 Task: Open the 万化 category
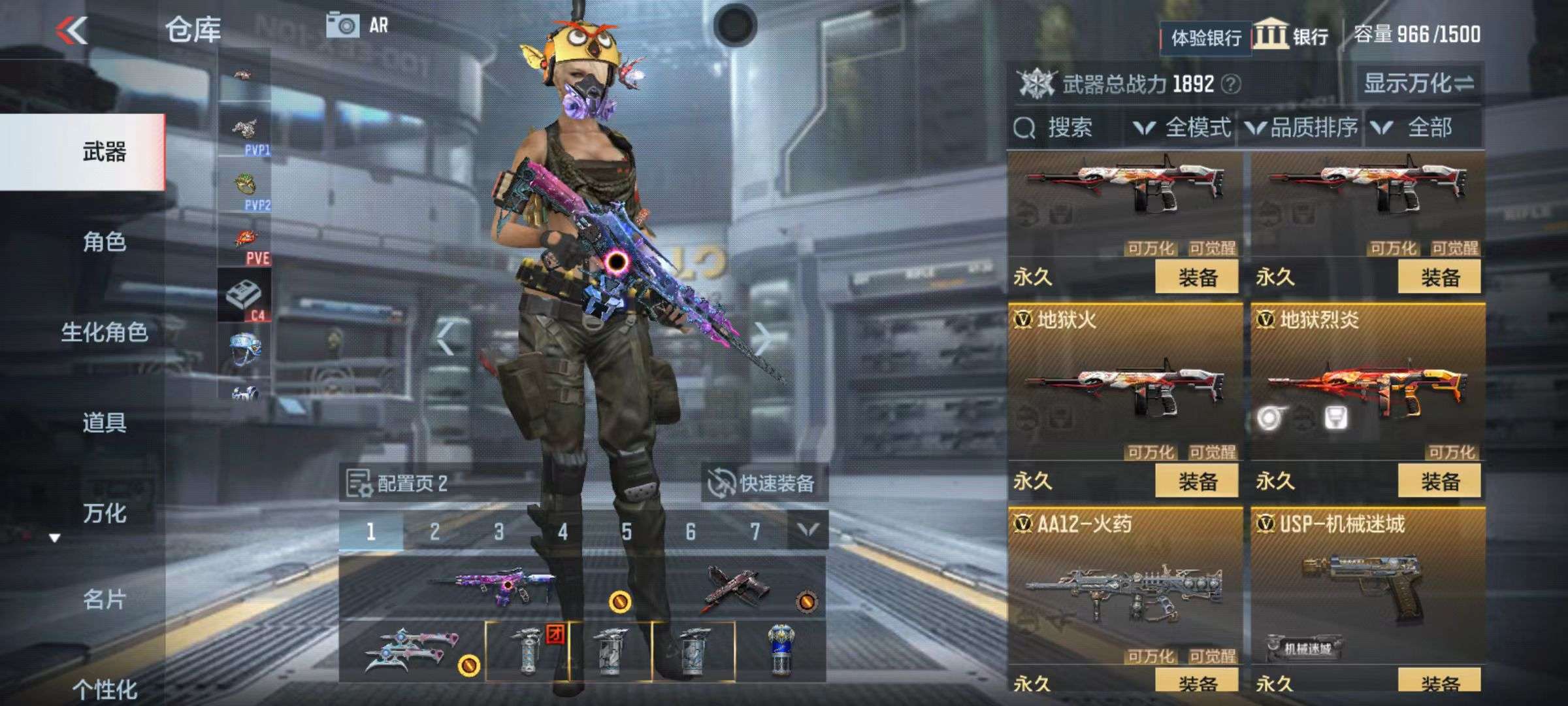coord(104,513)
